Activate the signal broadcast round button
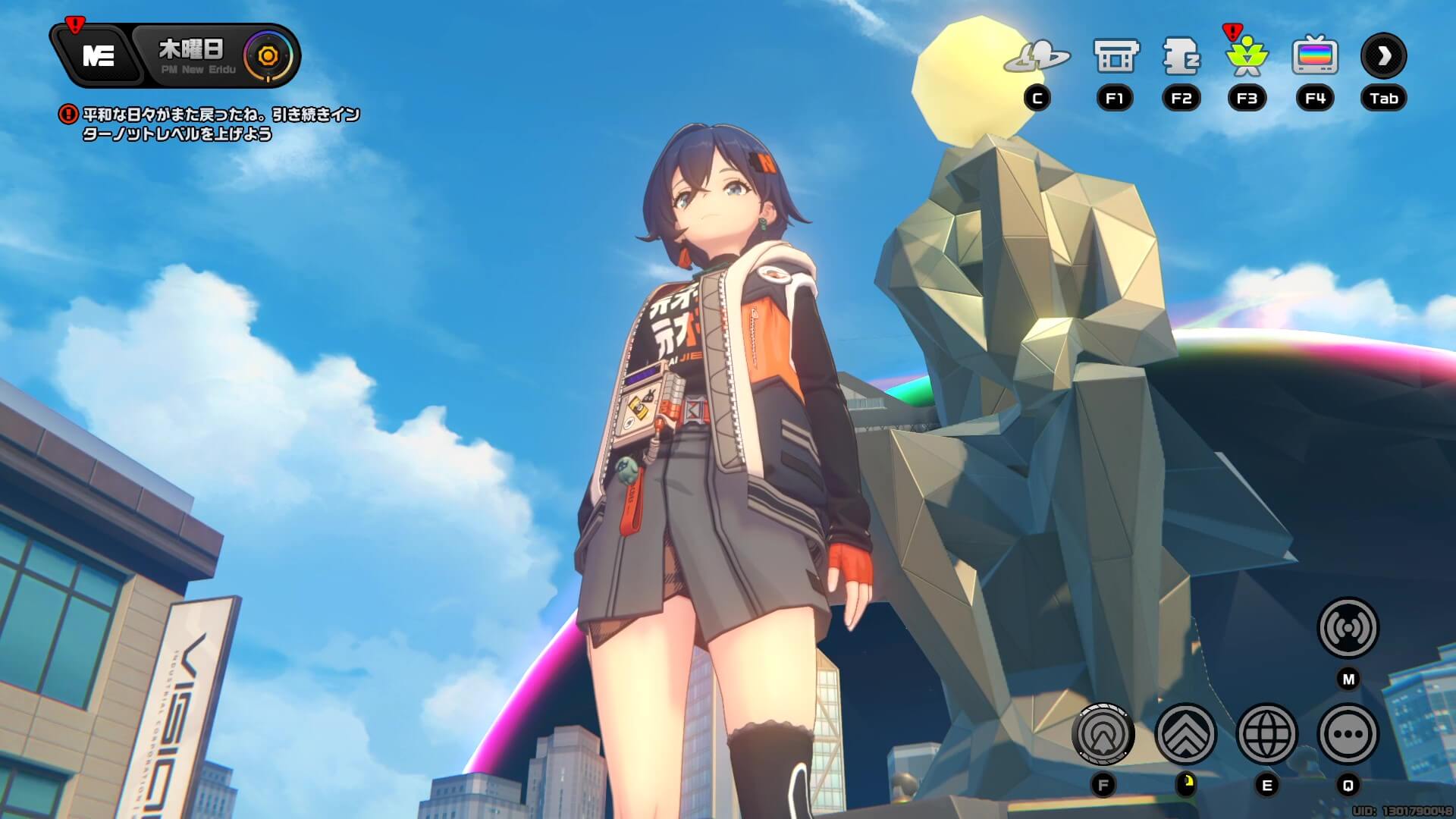Viewport: 1456px width, 819px height. [x=1348, y=628]
